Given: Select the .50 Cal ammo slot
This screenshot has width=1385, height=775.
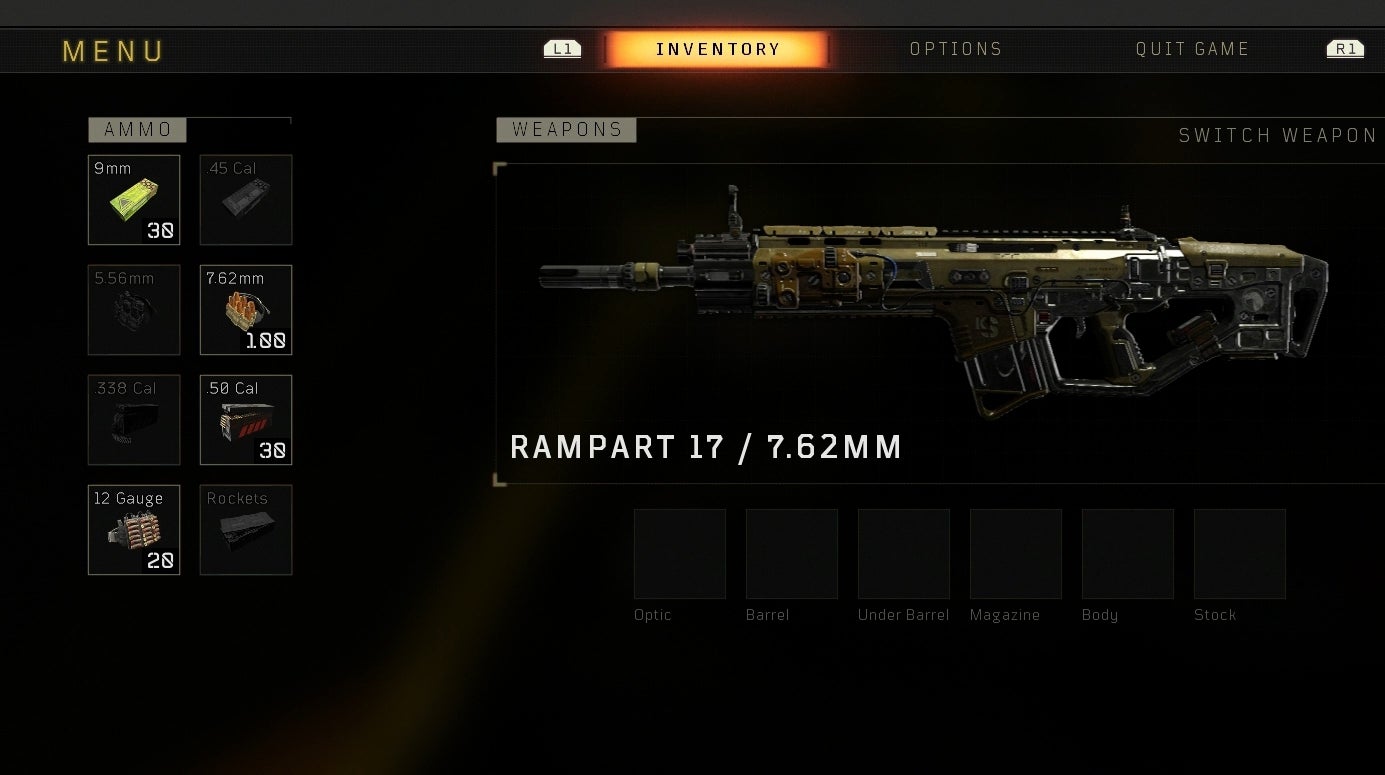Looking at the screenshot, I should coord(246,420).
